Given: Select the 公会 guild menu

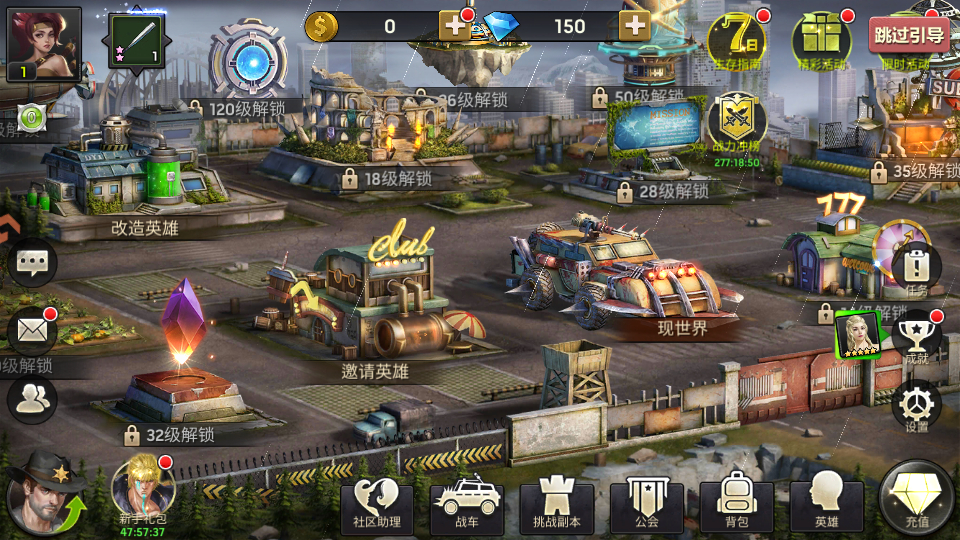Looking at the screenshot, I should pyautogui.click(x=647, y=505).
